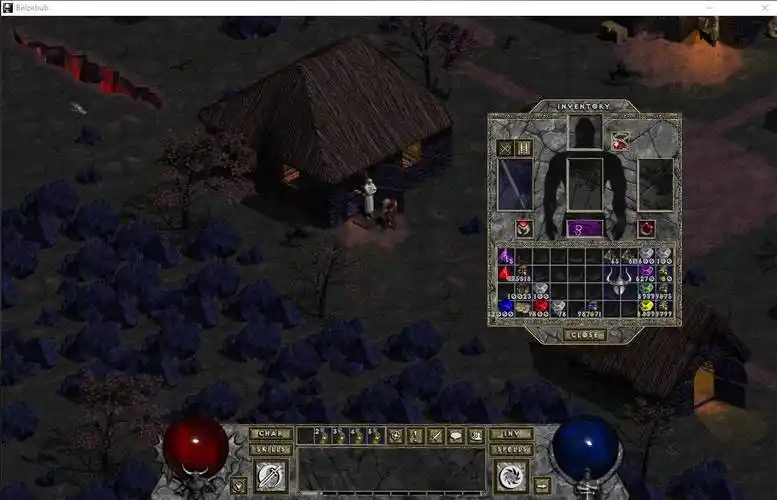This screenshot has width=777, height=500.
Task: Choose the left-click axe attack skill icon
Action: [271, 476]
